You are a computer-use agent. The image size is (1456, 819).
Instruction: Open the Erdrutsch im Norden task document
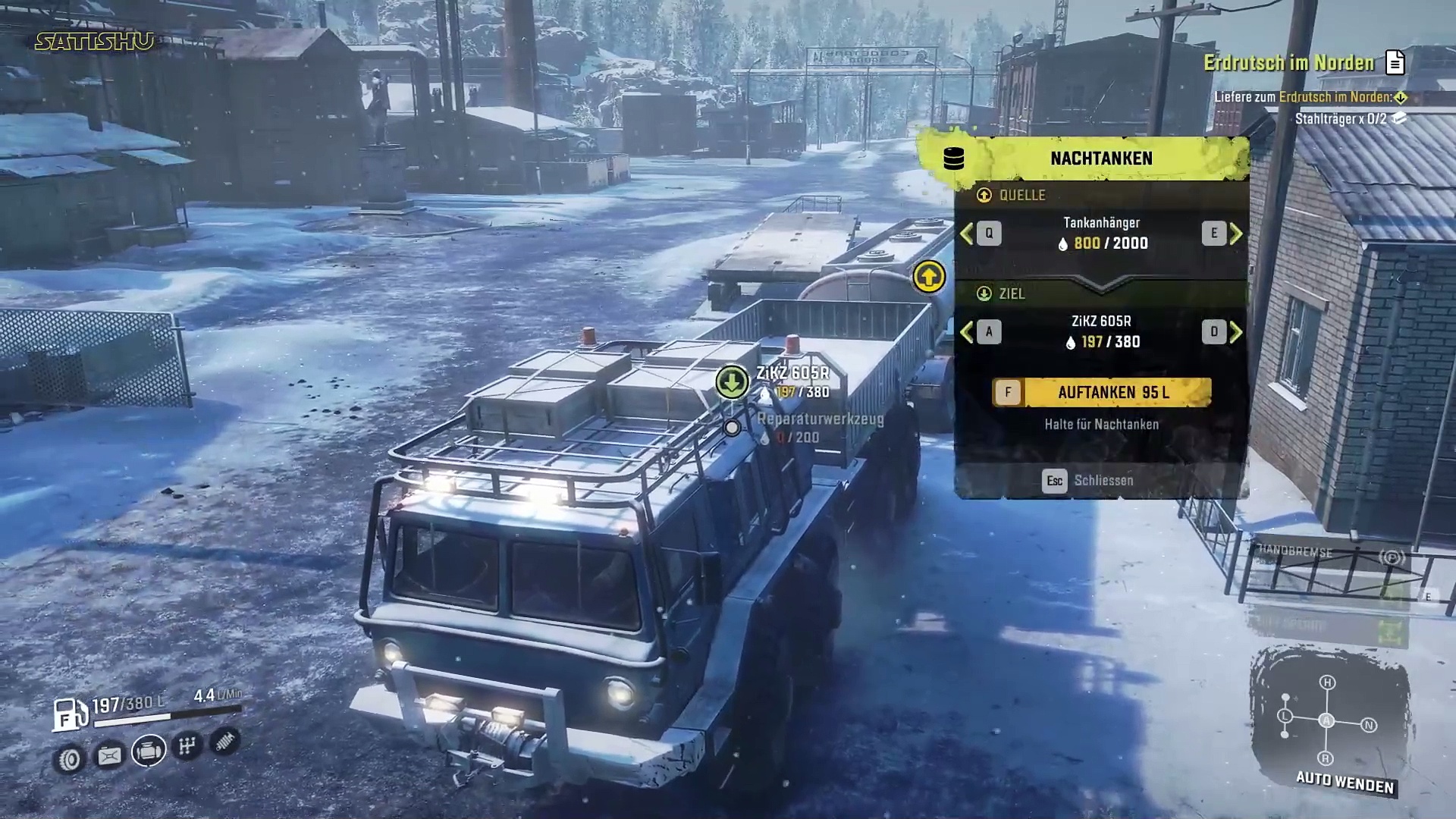tap(1395, 63)
